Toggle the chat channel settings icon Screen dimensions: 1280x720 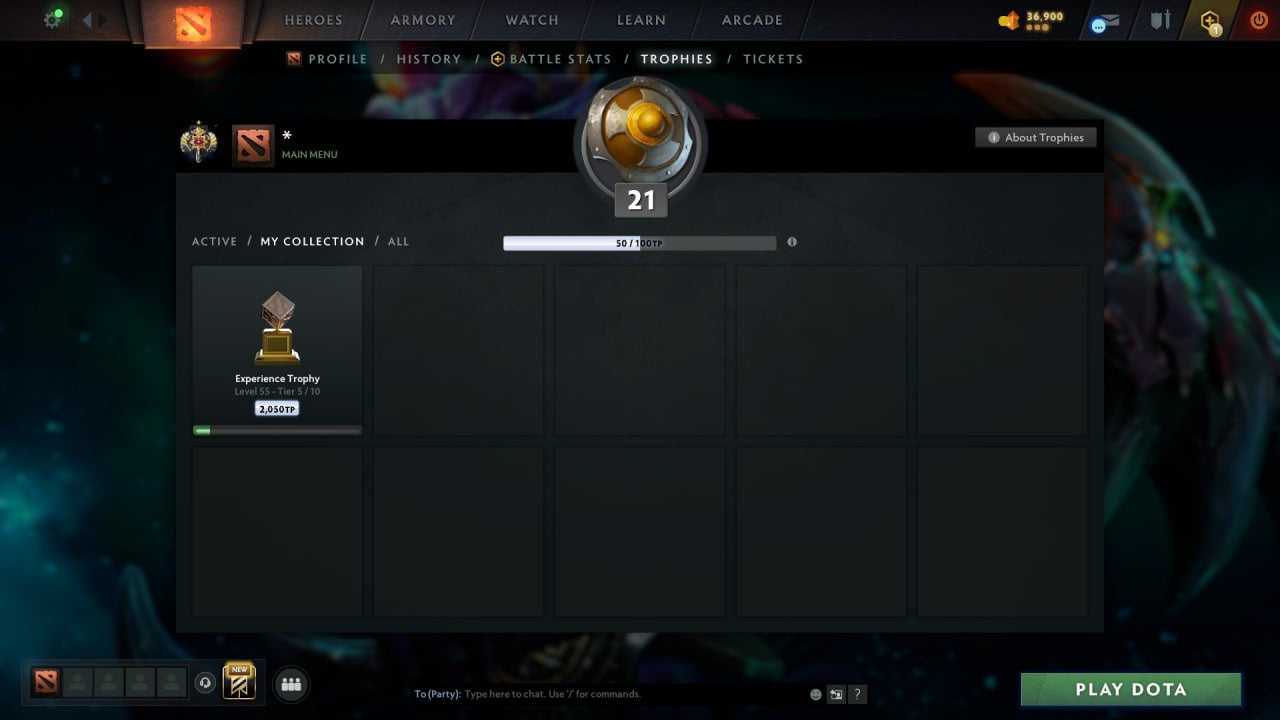pyautogui.click(x=836, y=694)
